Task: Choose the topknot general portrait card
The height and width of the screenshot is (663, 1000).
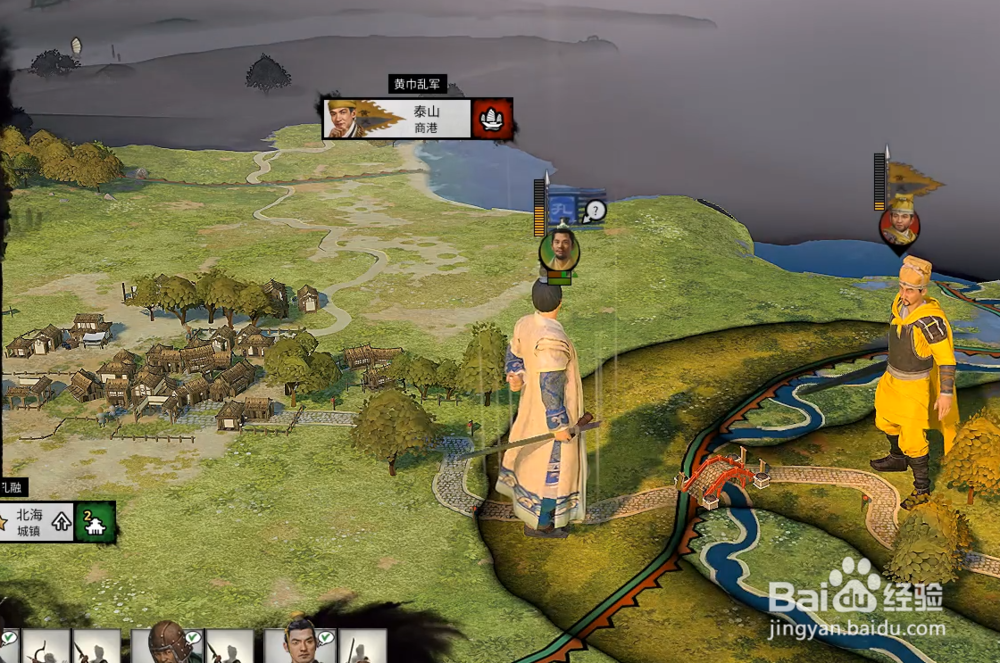Action: 299,645
